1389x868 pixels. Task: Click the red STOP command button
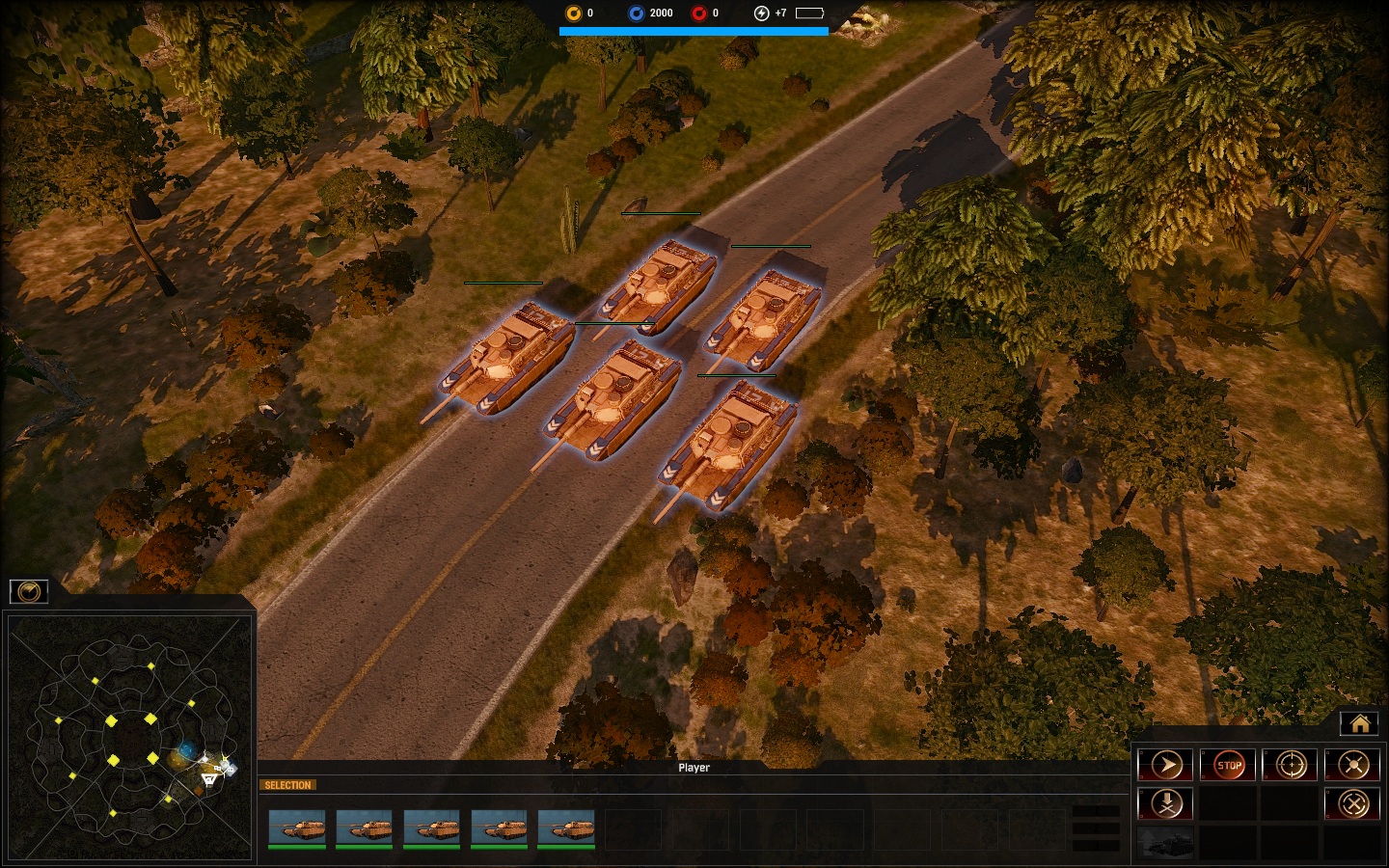tap(1228, 766)
